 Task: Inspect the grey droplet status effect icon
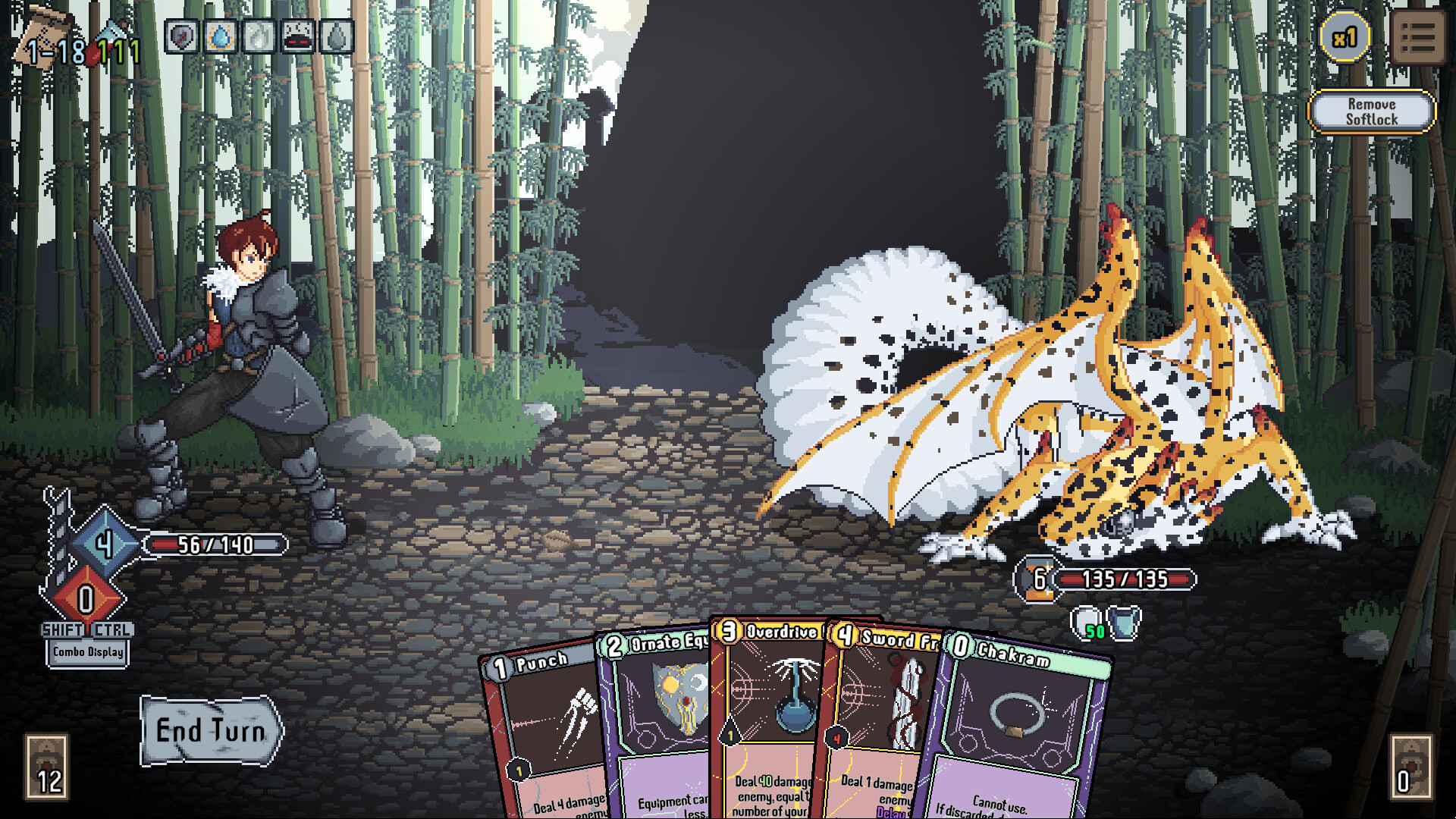pyautogui.click(x=336, y=36)
